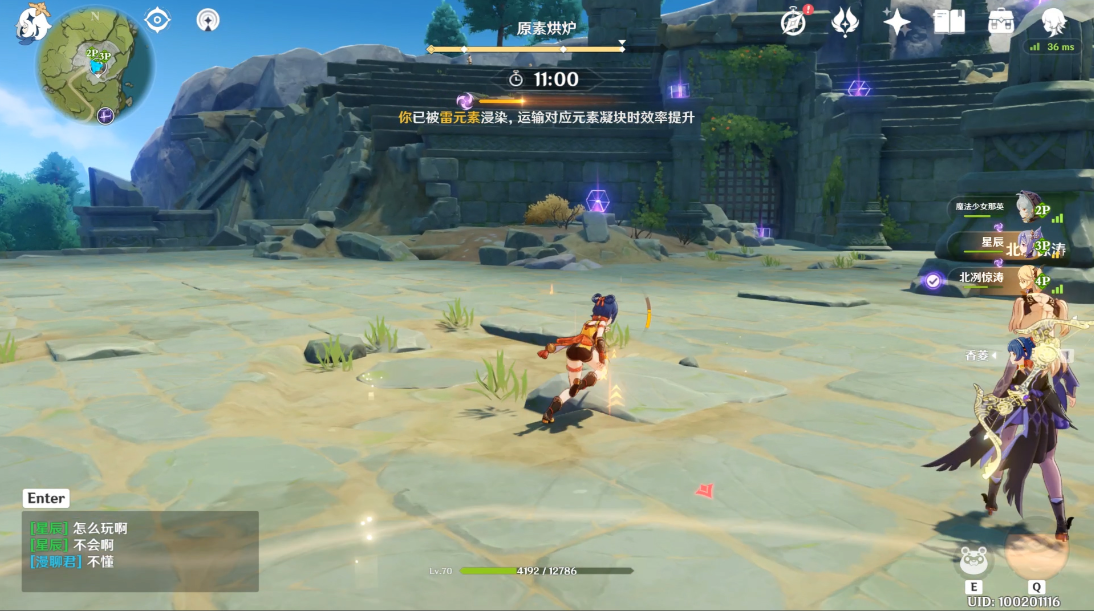Viewport: 1094px width, 611px height.
Task: Click the purple event marker on the minimap's edge
Action: pos(105,115)
